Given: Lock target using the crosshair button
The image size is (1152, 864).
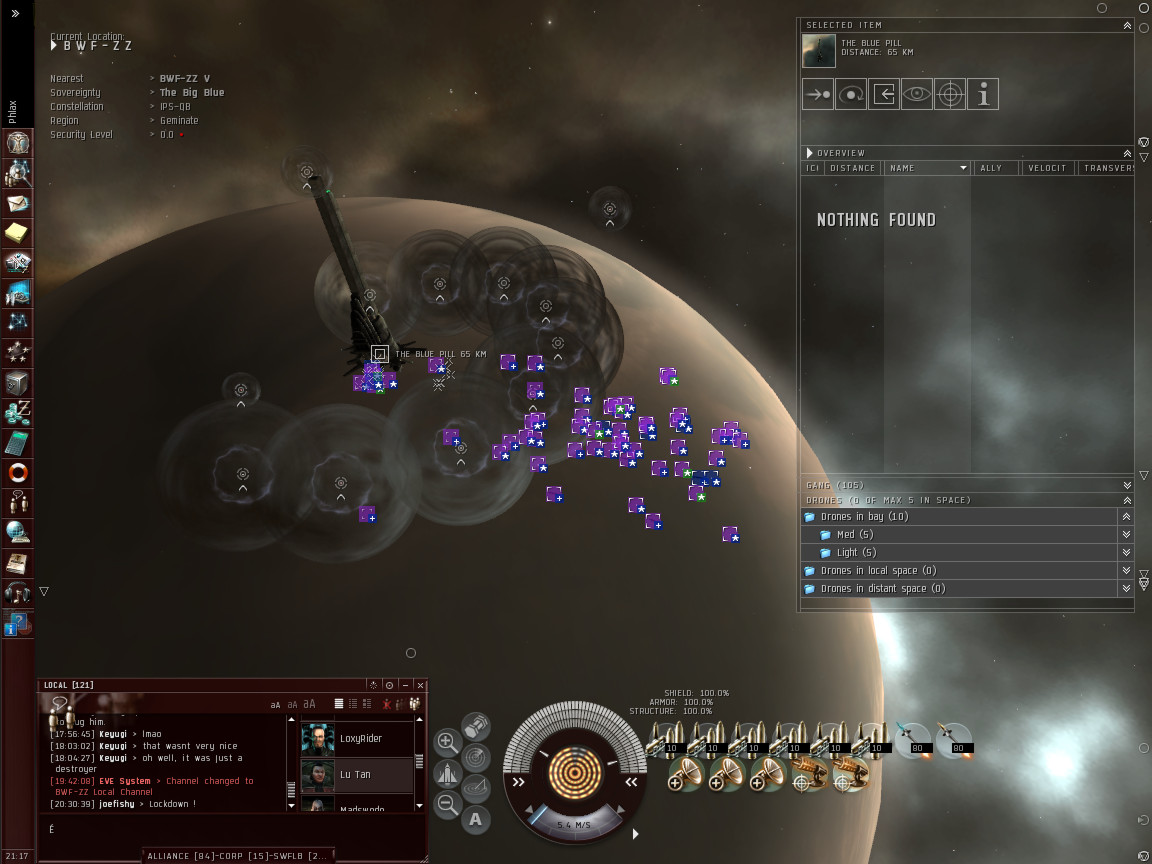Looking at the screenshot, I should pyautogui.click(x=950, y=95).
